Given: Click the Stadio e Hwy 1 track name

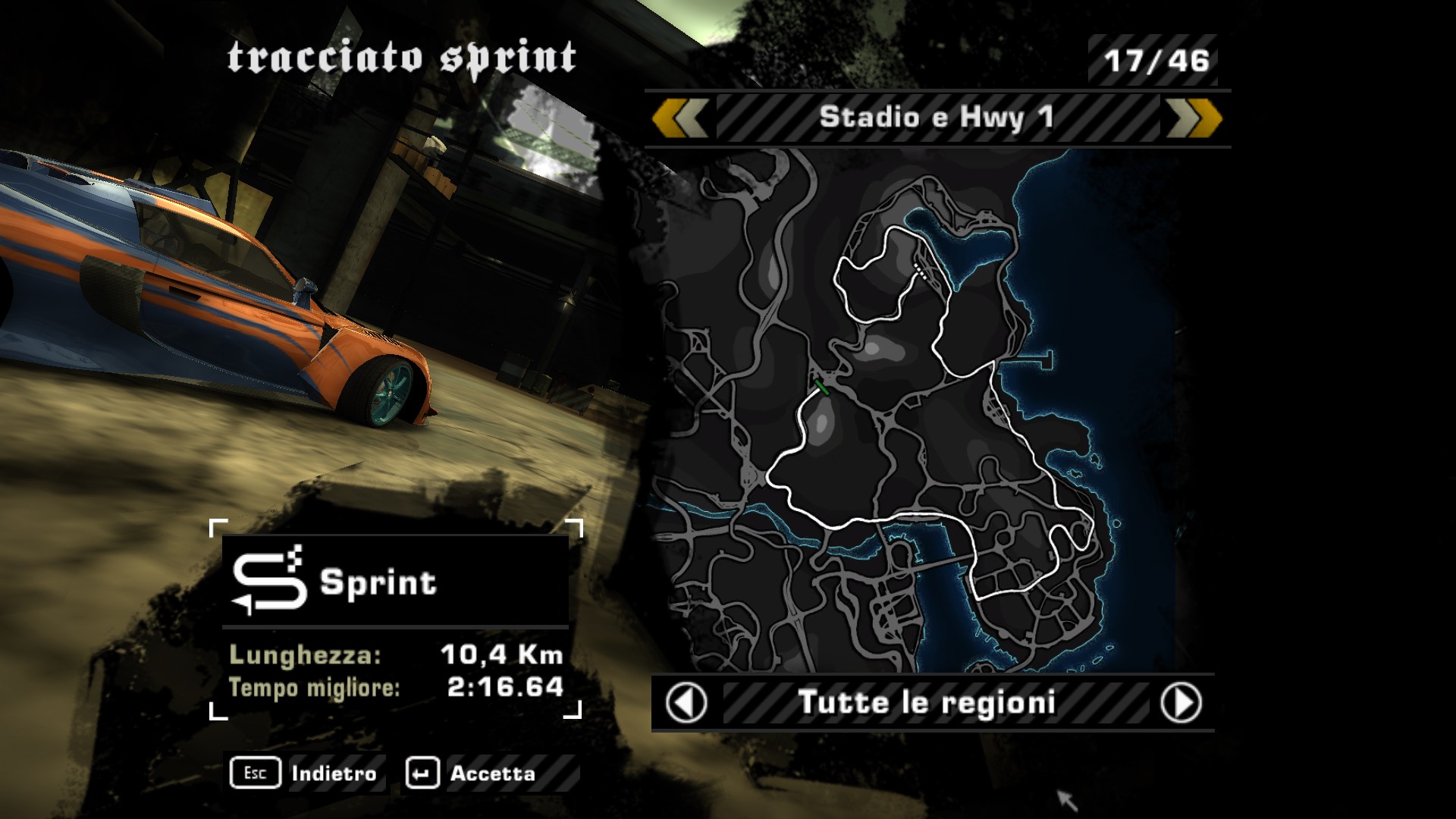Looking at the screenshot, I should [x=937, y=118].
